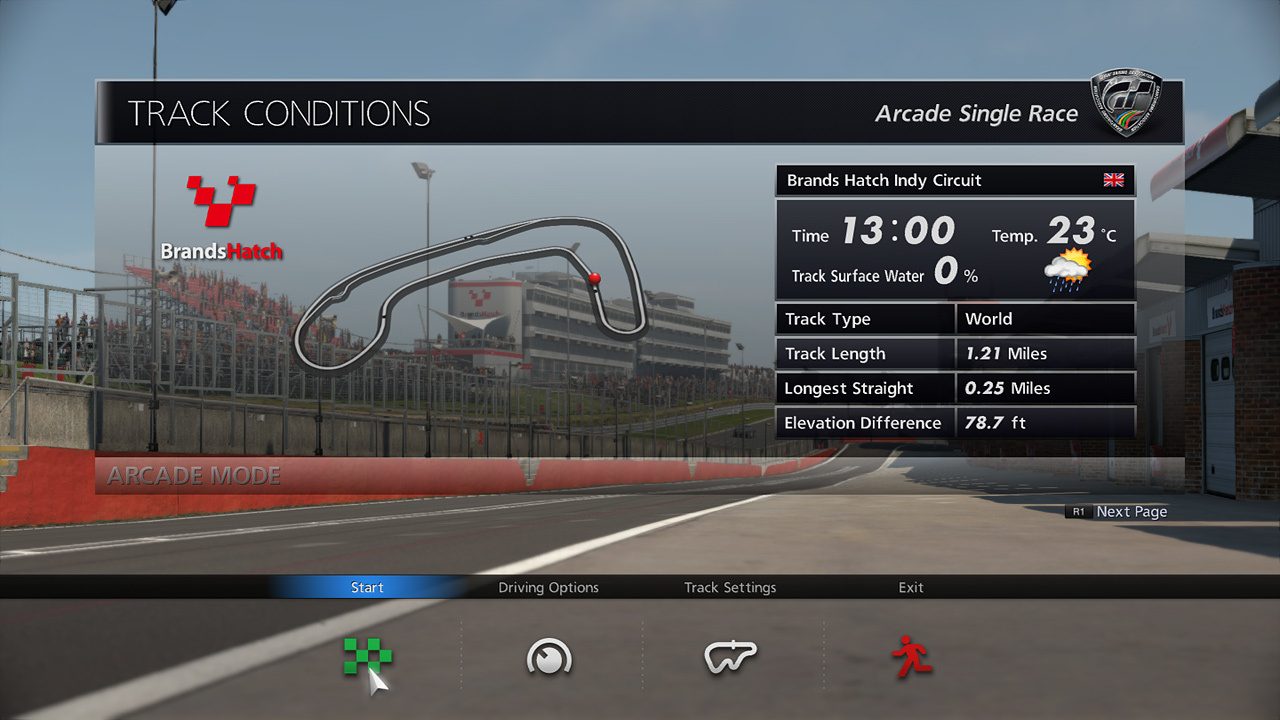Viewport: 1280px width, 720px height.
Task: Select the Track Settings circuit icon
Action: point(730,655)
